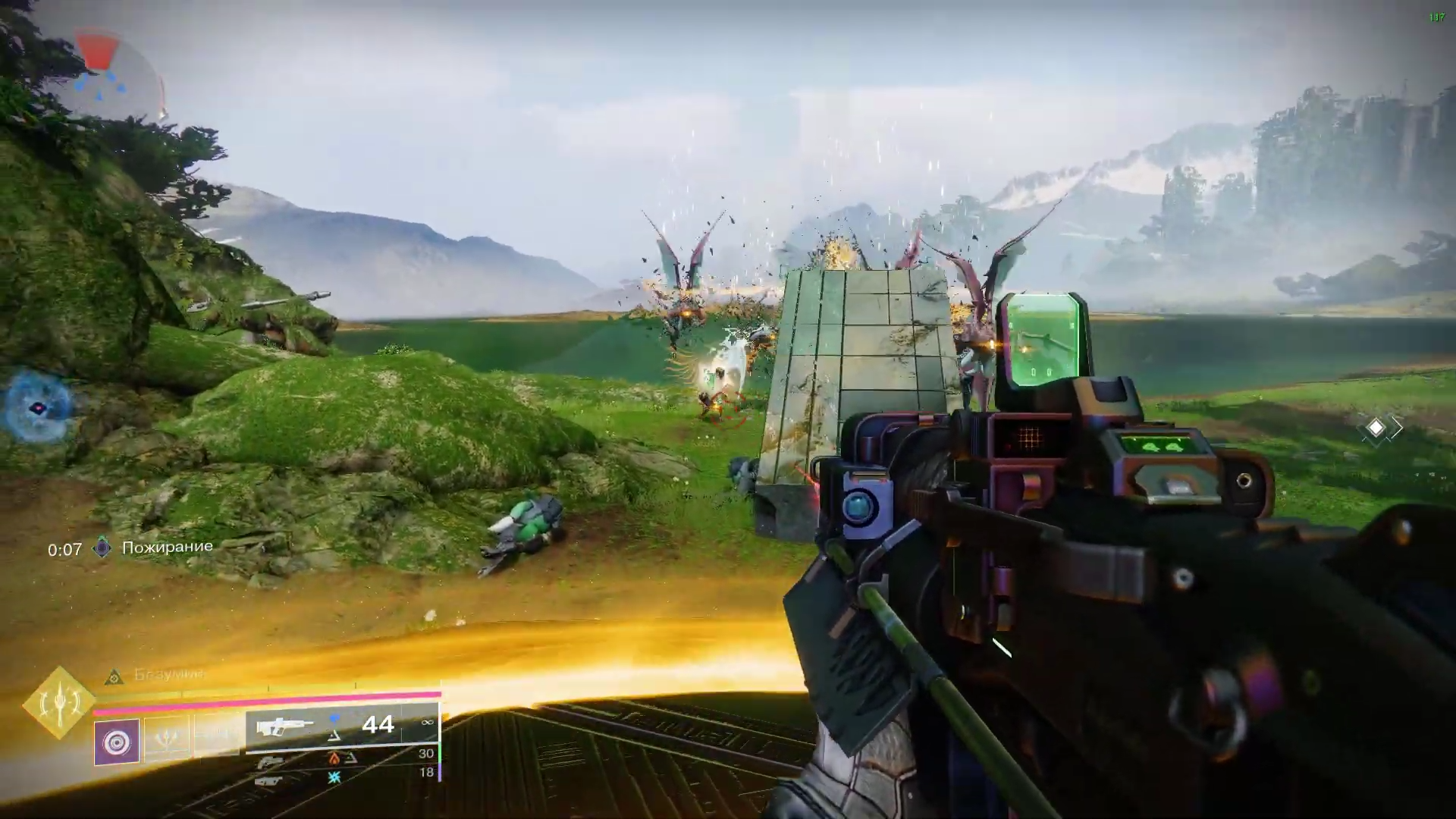Select the equipped rifle in the weapon panel
Screen dimensions: 1456x819
pos(284,726)
